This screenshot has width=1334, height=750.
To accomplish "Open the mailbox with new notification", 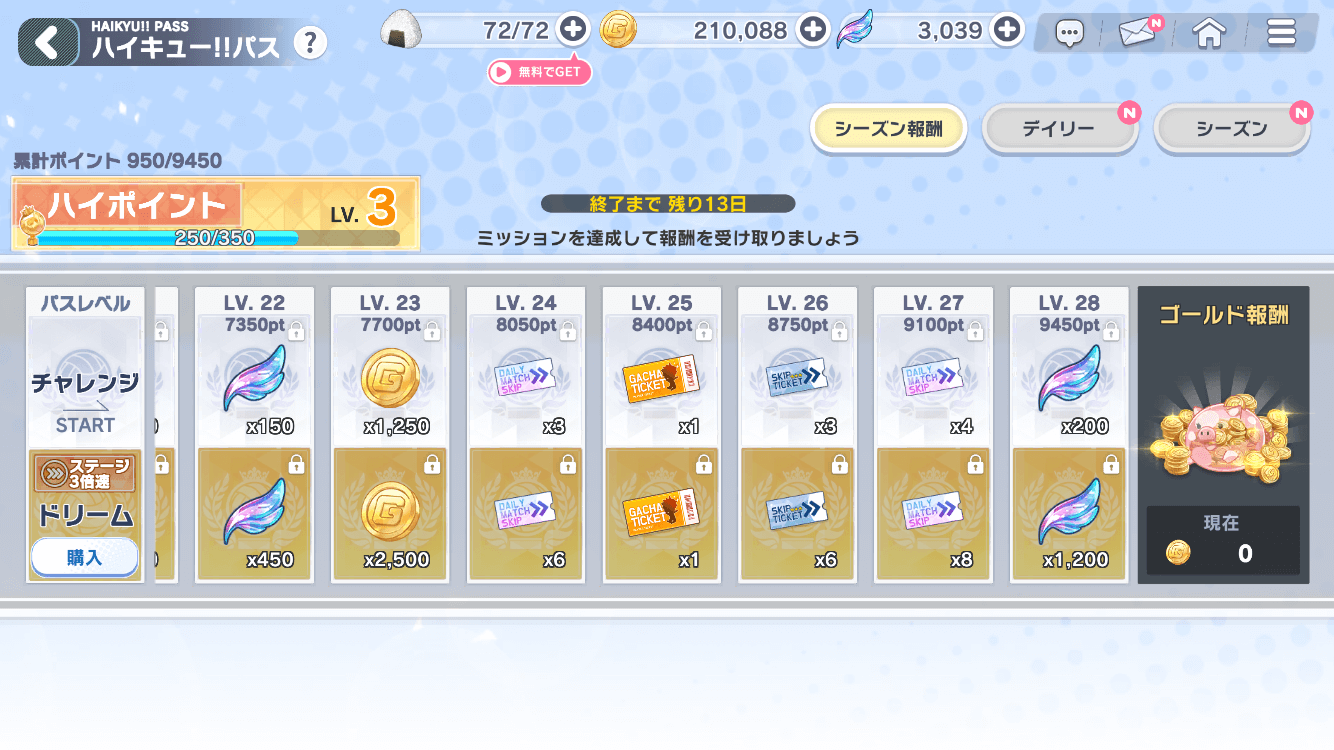I will click(1137, 32).
